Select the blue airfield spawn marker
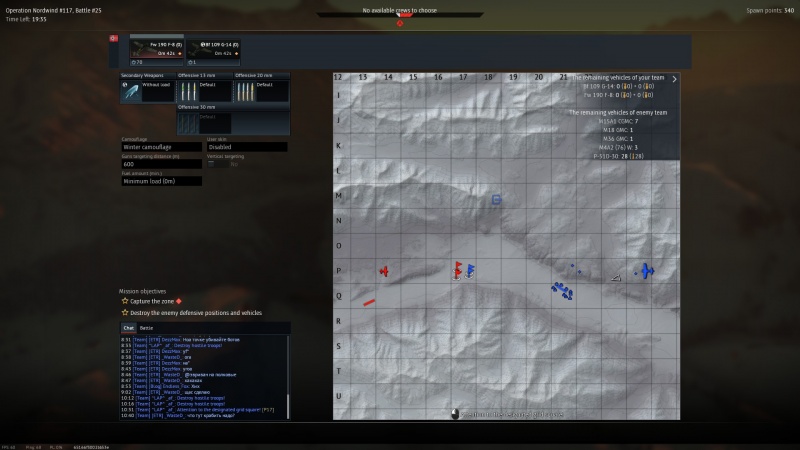 coord(646,271)
